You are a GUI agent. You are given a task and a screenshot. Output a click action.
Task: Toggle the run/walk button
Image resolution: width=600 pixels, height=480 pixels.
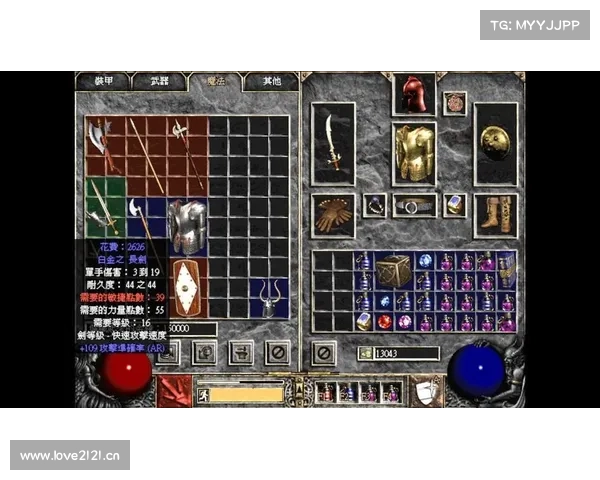(201, 393)
